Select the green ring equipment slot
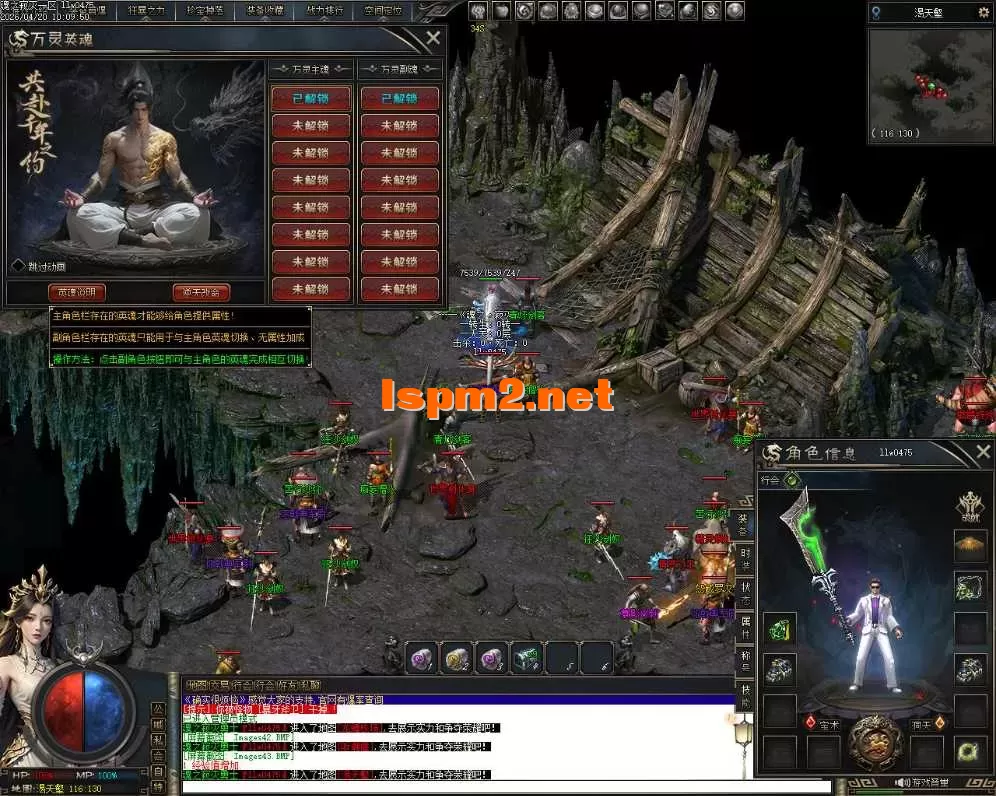 click(x=969, y=751)
